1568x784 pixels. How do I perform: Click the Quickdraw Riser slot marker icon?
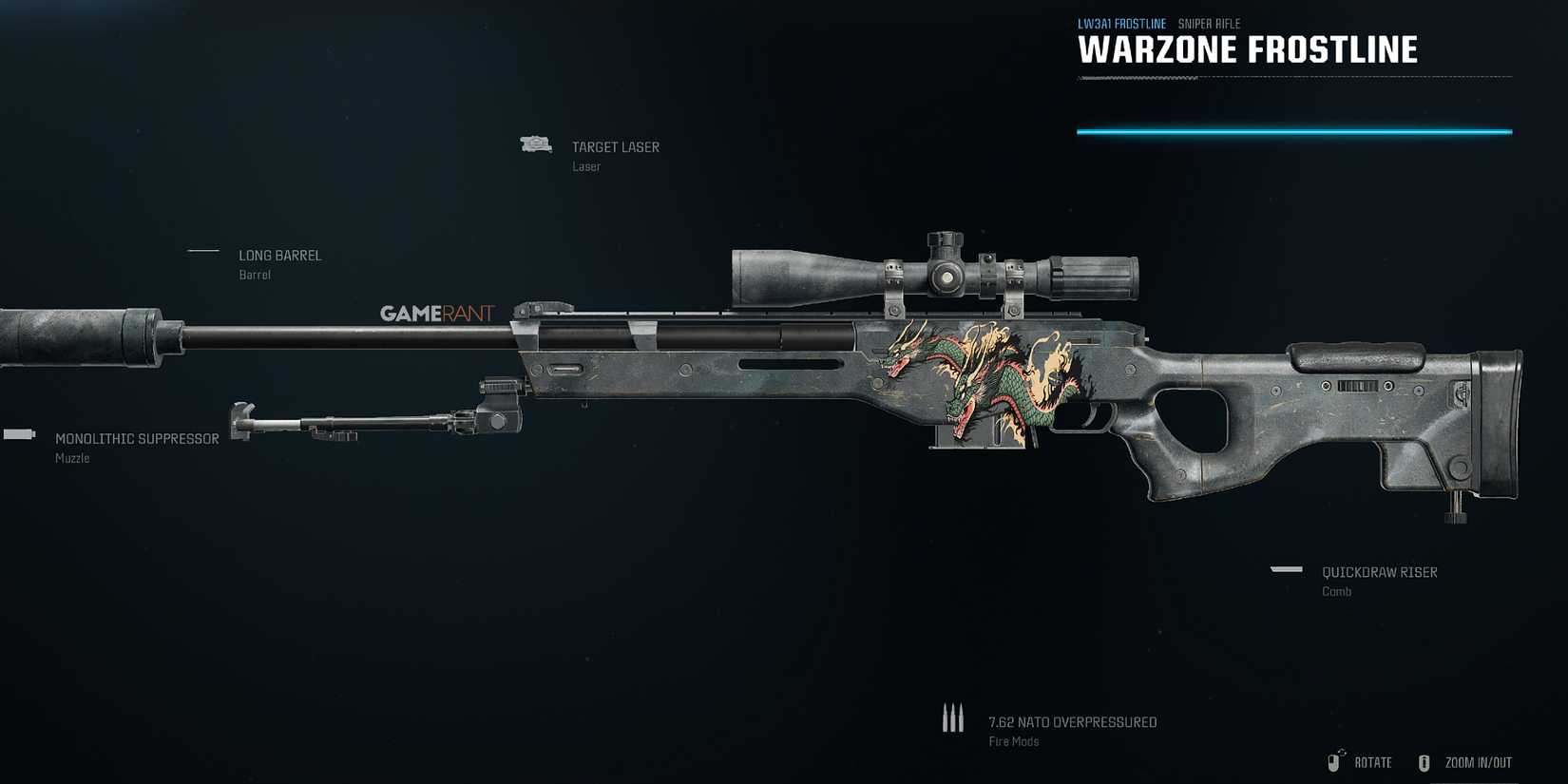click(x=1286, y=568)
